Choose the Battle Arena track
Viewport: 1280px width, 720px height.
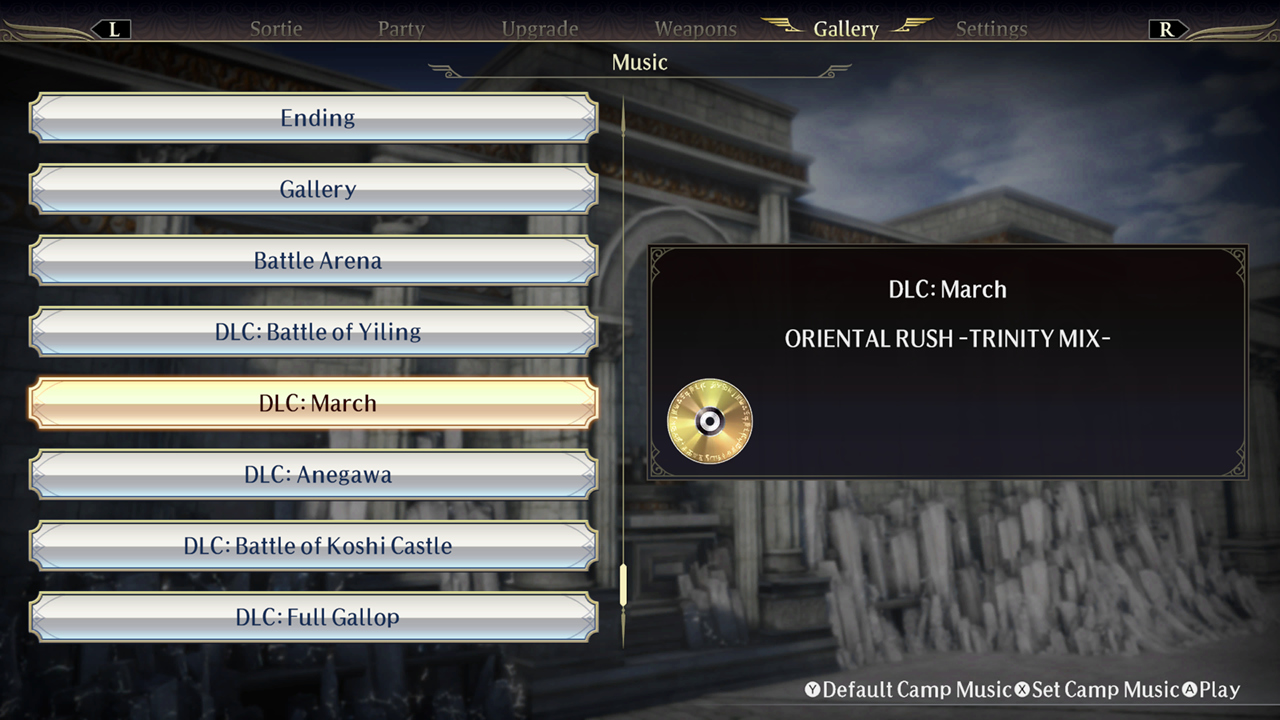[316, 261]
